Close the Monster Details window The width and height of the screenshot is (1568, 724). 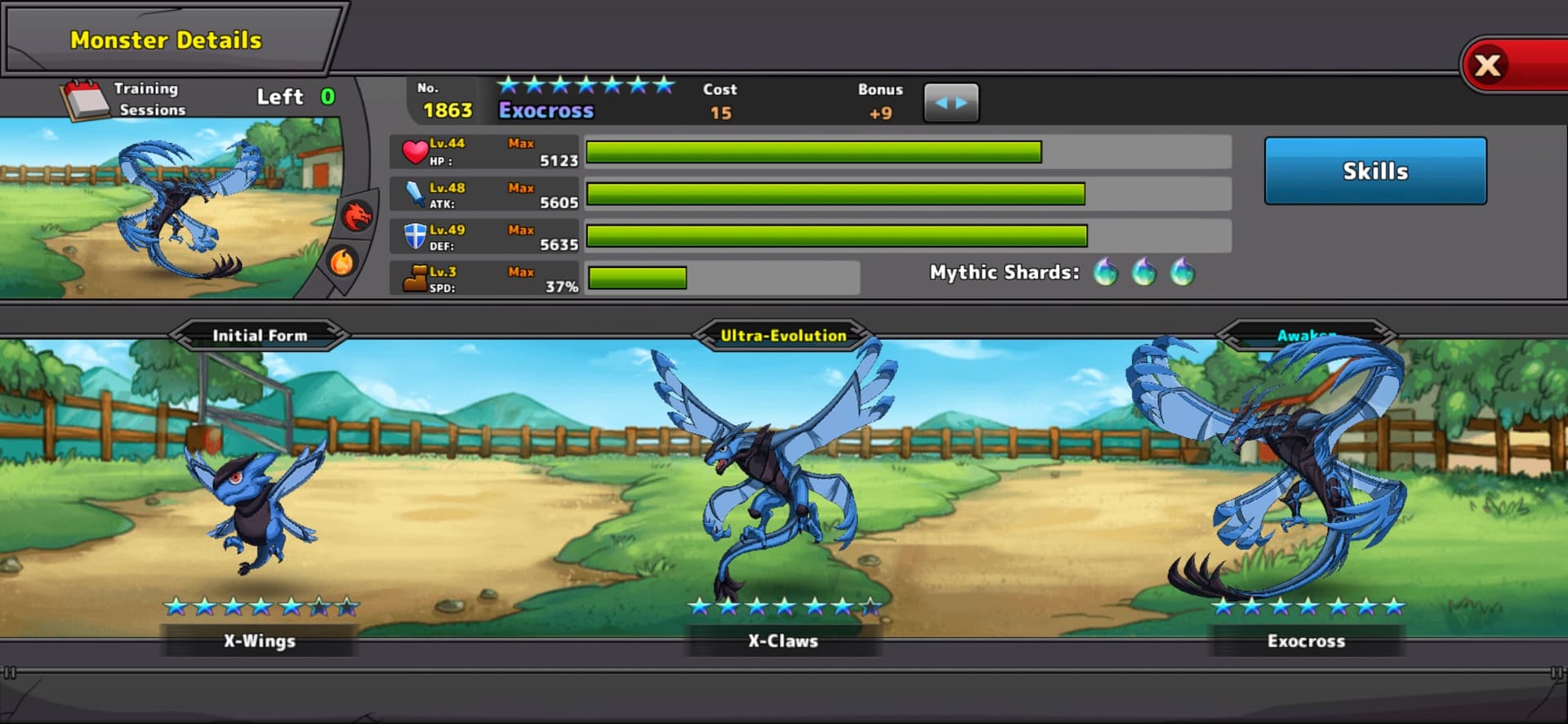[x=1488, y=65]
